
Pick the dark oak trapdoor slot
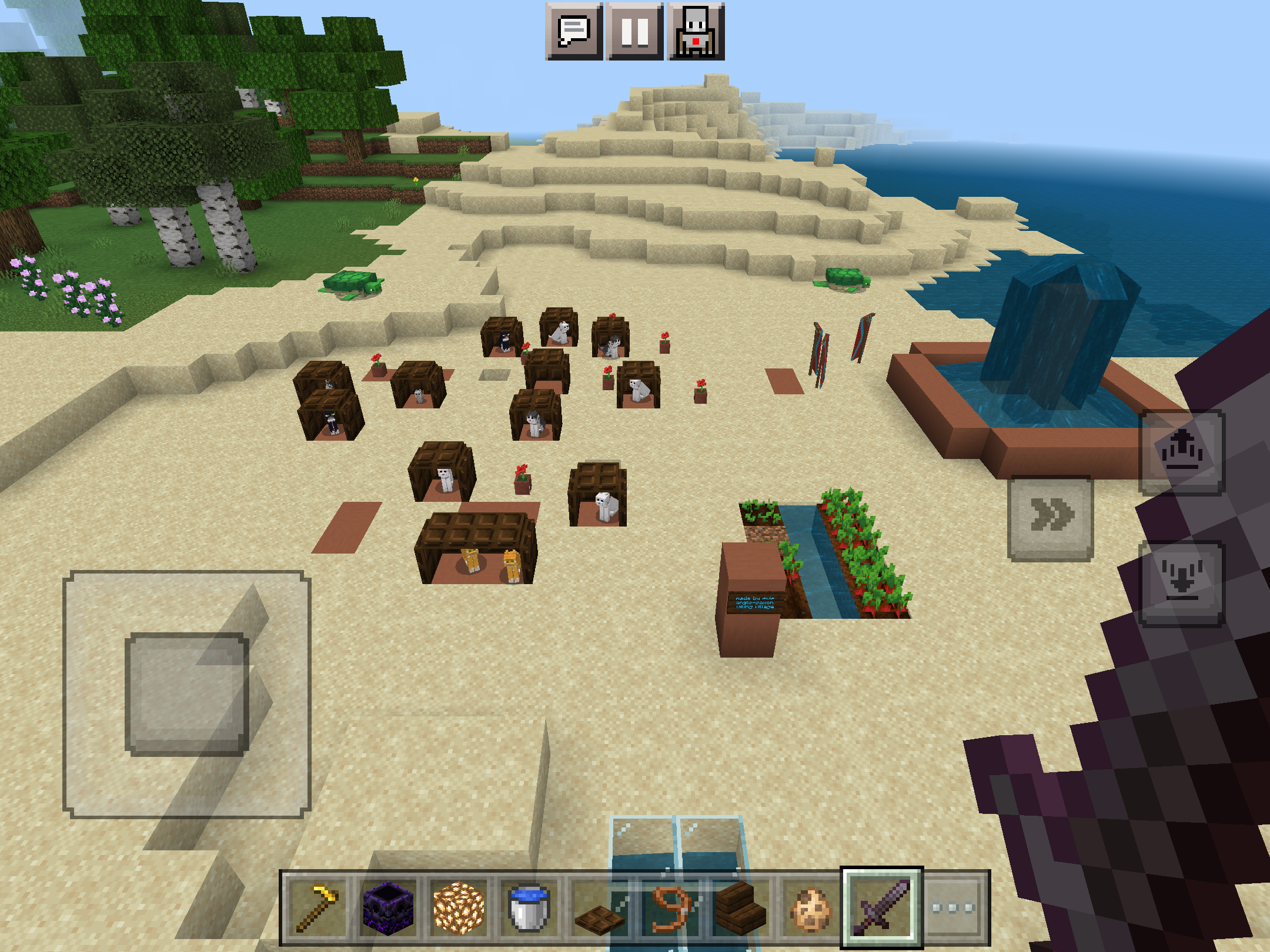point(599,908)
